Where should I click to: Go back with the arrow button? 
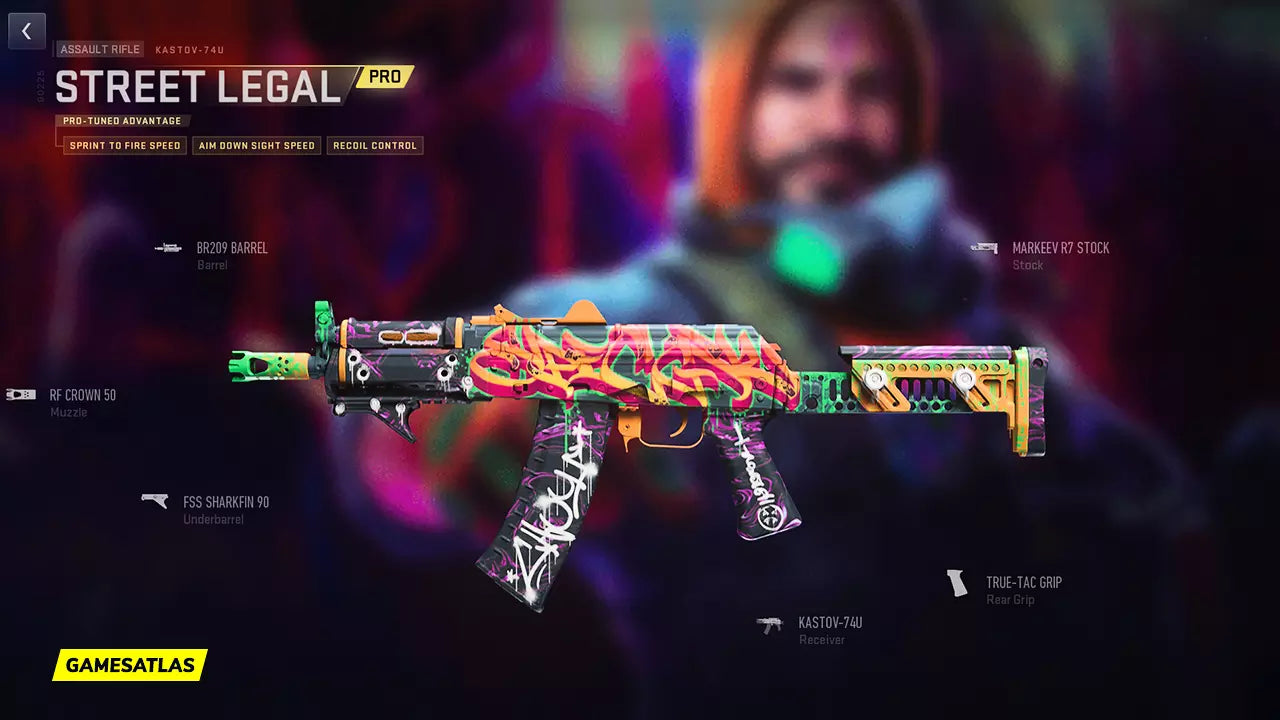click(27, 31)
